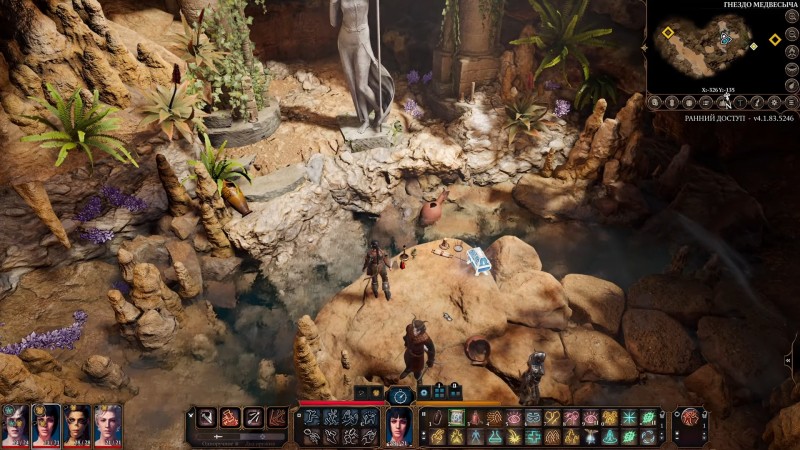Screen dimensions: 800x450
Task: Activate the red beetle hotbar icon
Action: [475, 418]
